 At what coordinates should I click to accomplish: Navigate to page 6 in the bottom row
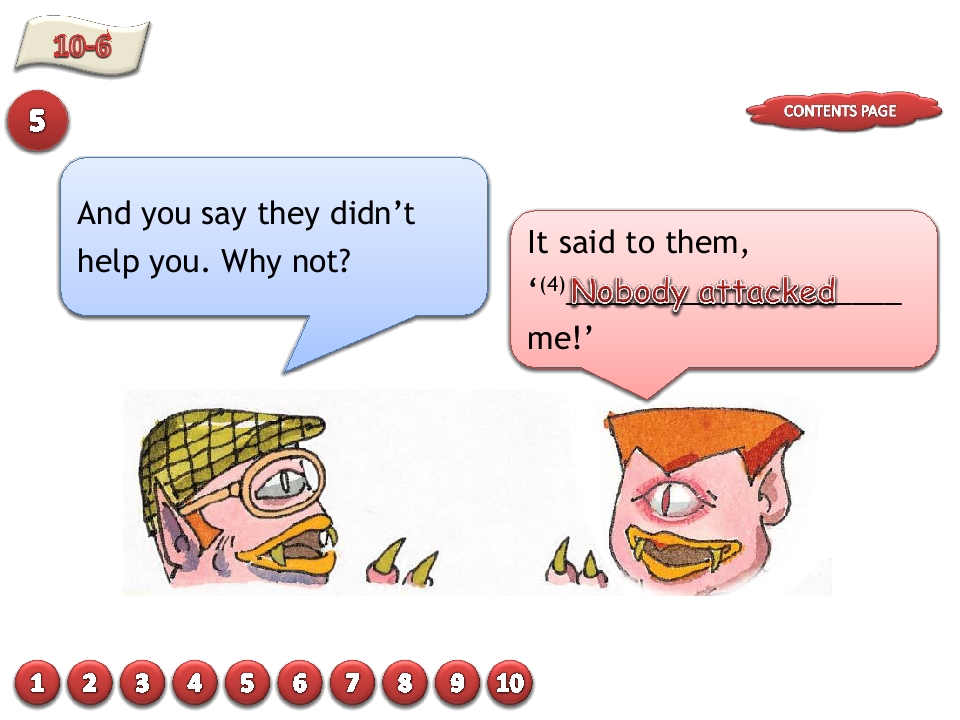(300, 684)
